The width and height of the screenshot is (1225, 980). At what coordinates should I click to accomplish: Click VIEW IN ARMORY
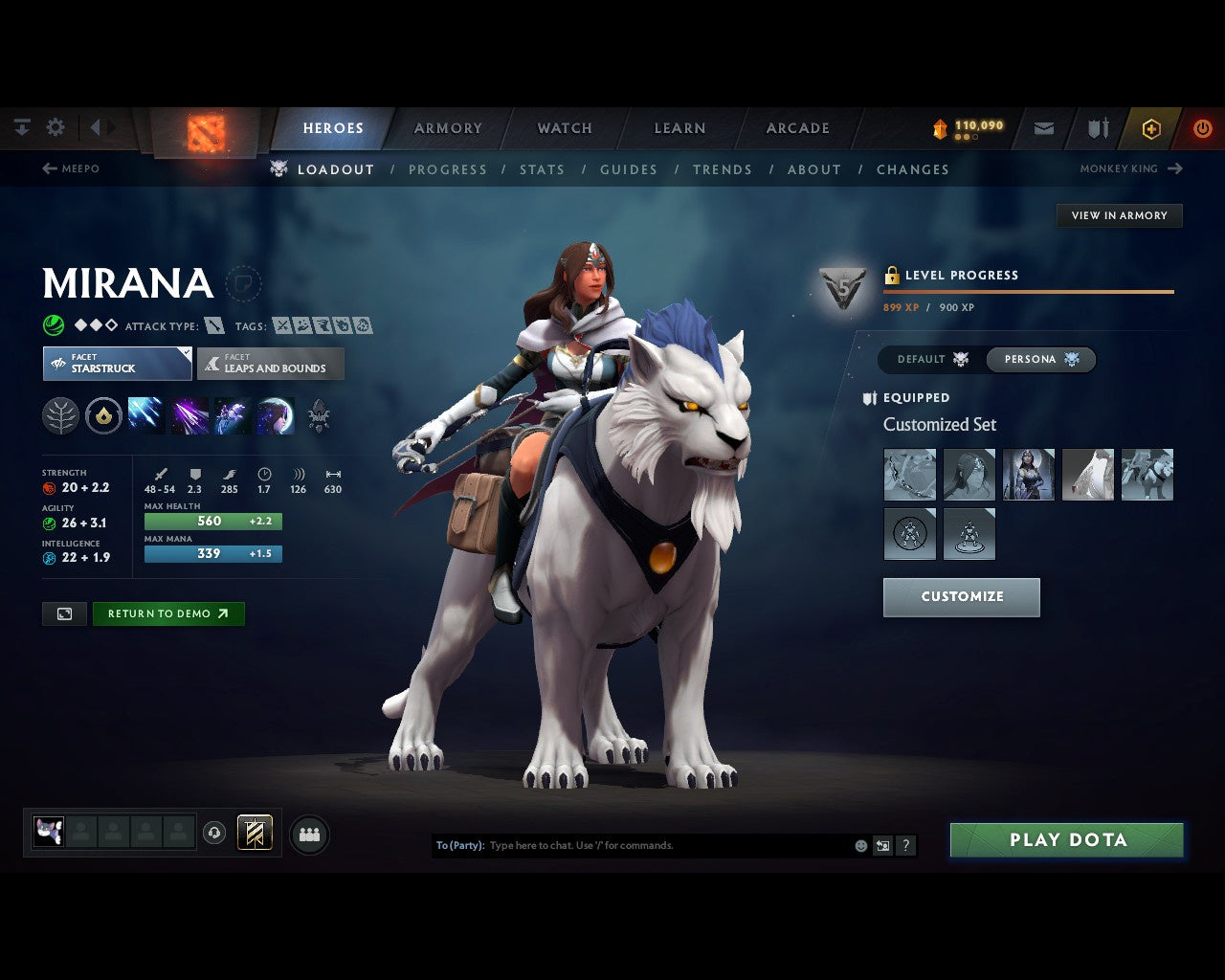[x=1118, y=215]
